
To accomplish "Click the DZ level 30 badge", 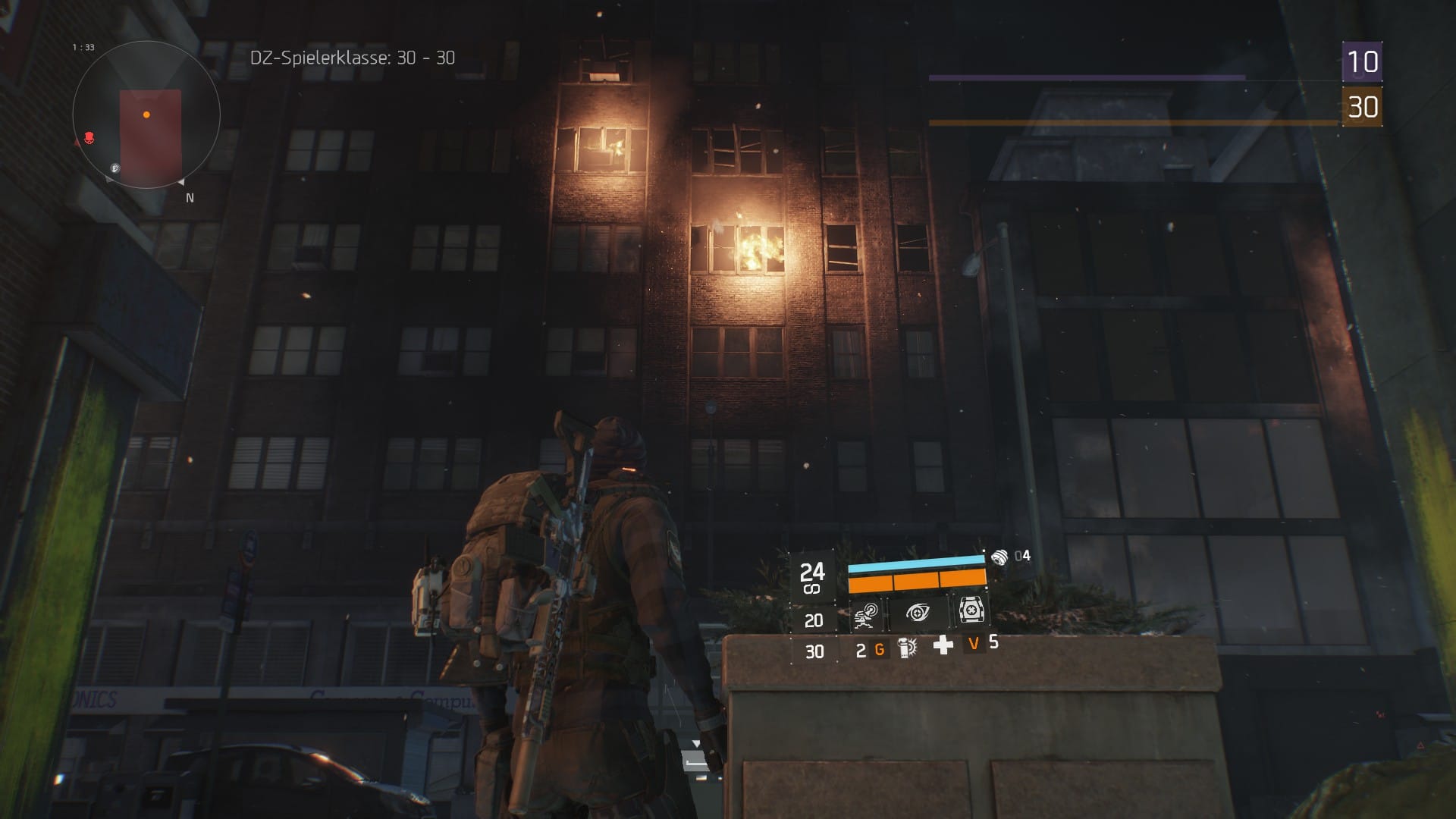I will click(x=1362, y=107).
